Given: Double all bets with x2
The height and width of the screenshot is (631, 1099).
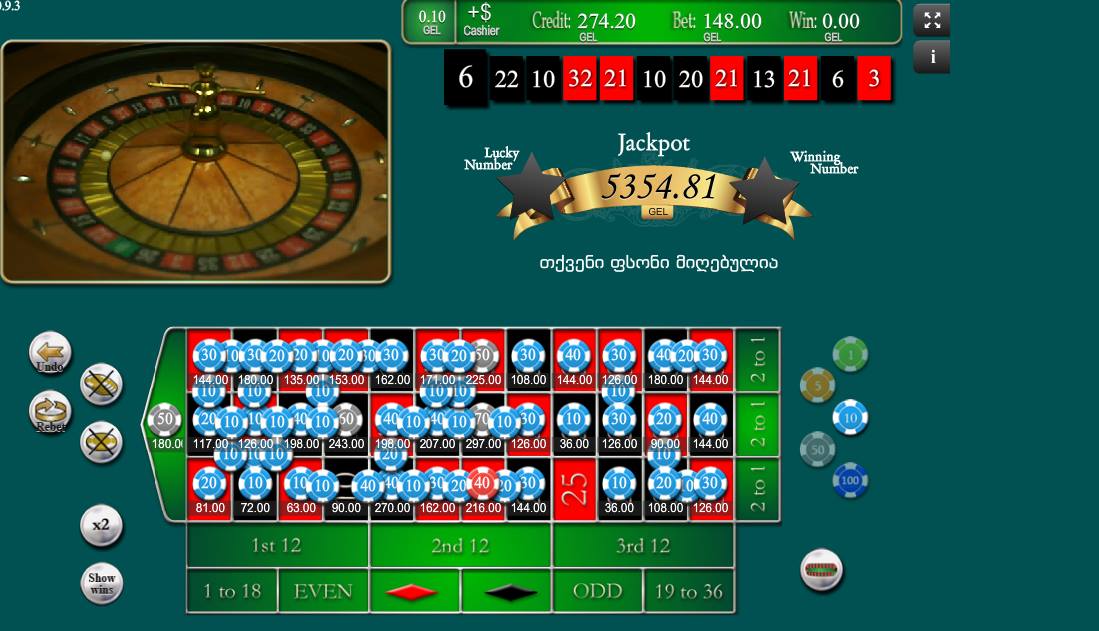Looking at the screenshot, I should 101,526.
